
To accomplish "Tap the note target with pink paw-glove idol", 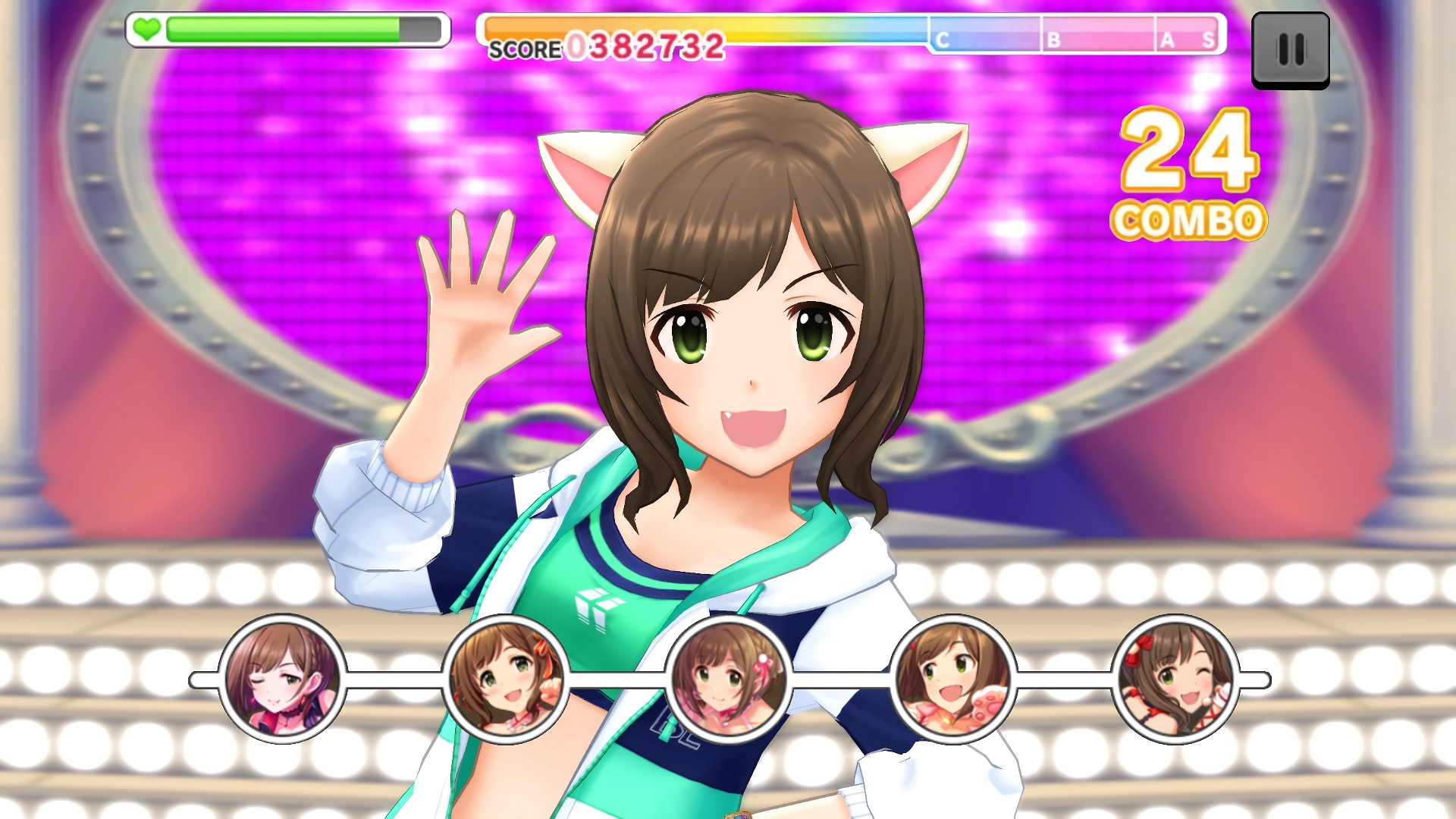I will coord(952,679).
